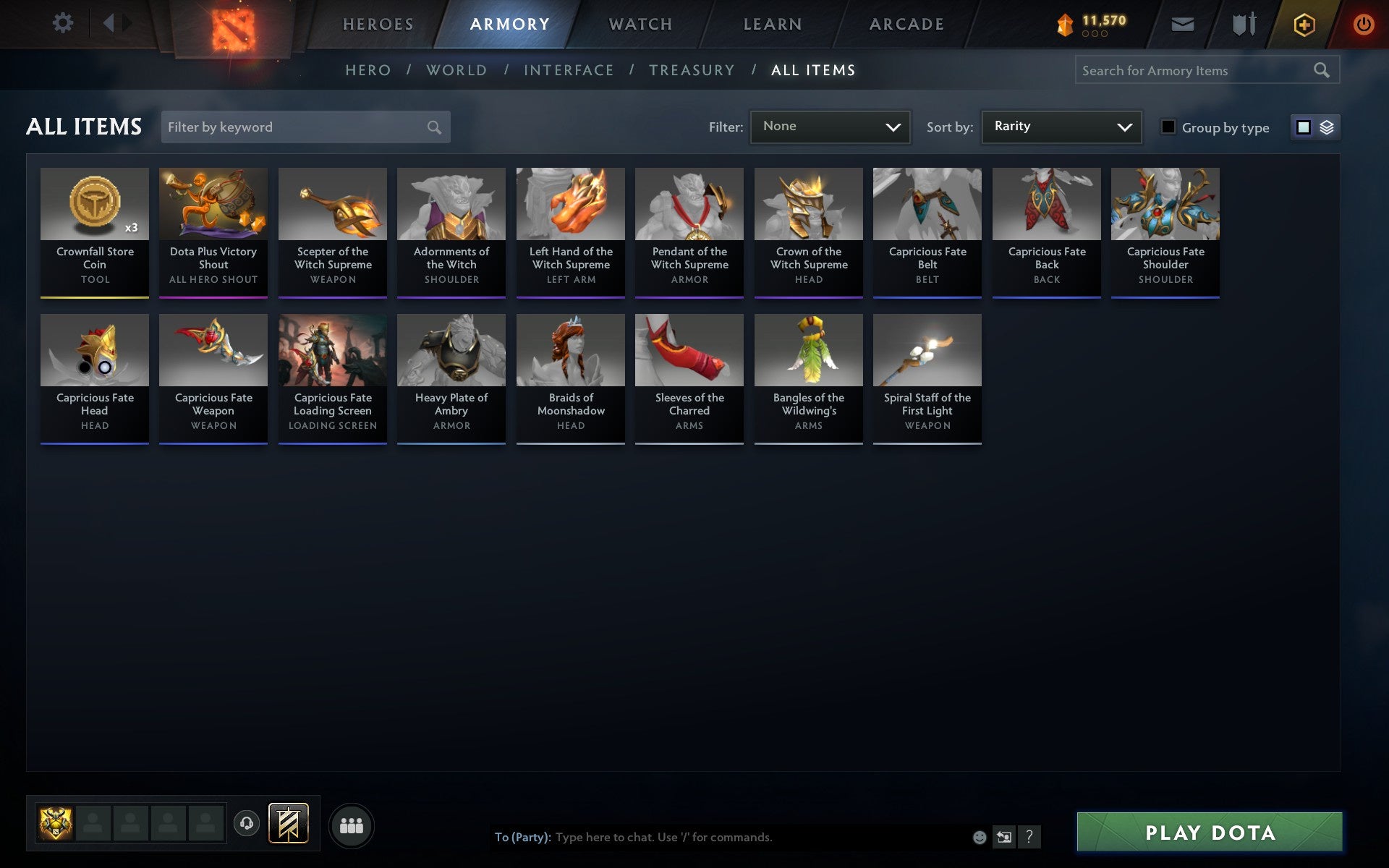Toggle the stacked layers view icon
Viewport: 1389px width, 868px height.
[1326, 127]
